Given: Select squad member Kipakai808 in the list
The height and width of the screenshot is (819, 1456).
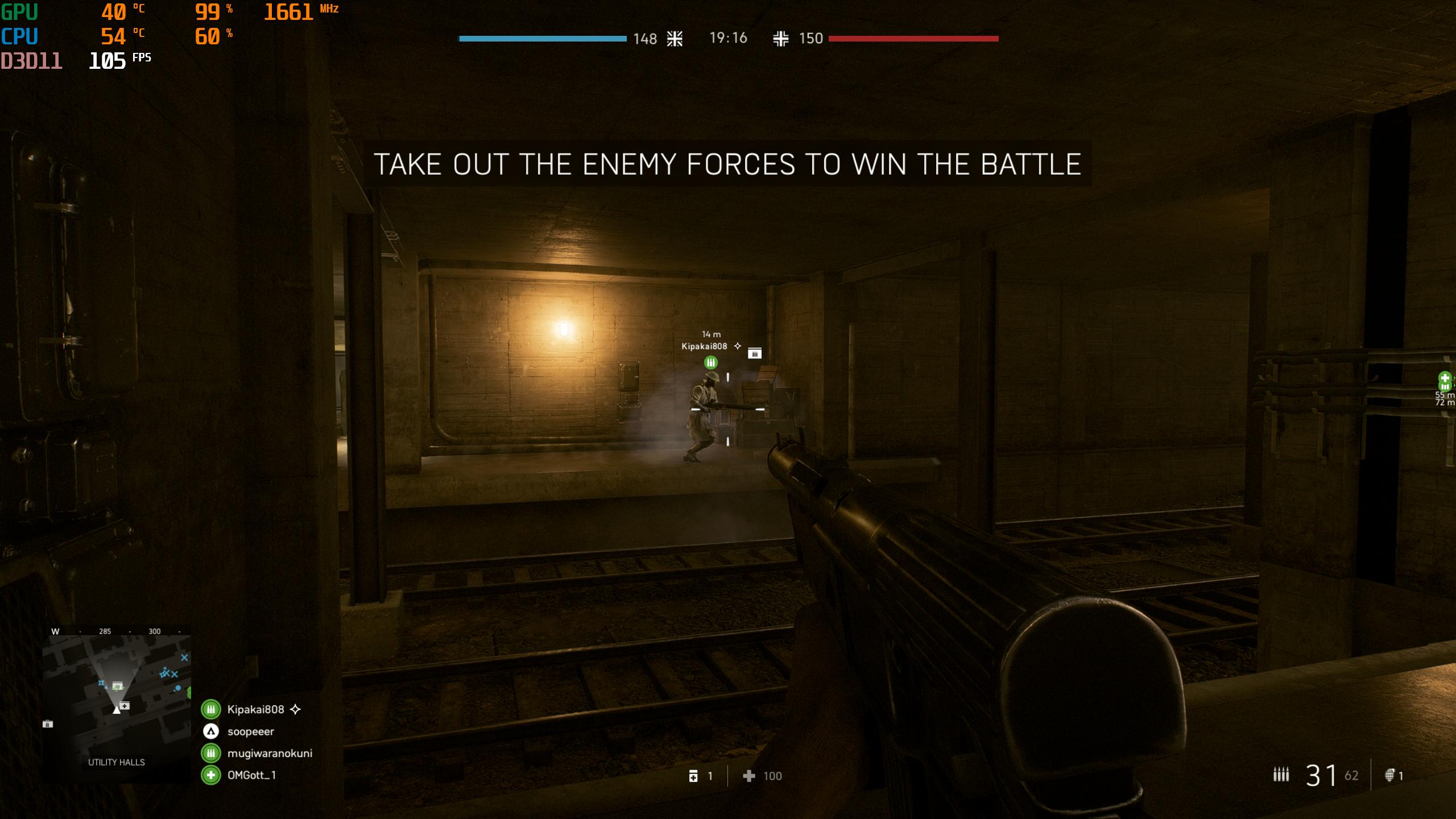Looking at the screenshot, I should (x=255, y=709).
